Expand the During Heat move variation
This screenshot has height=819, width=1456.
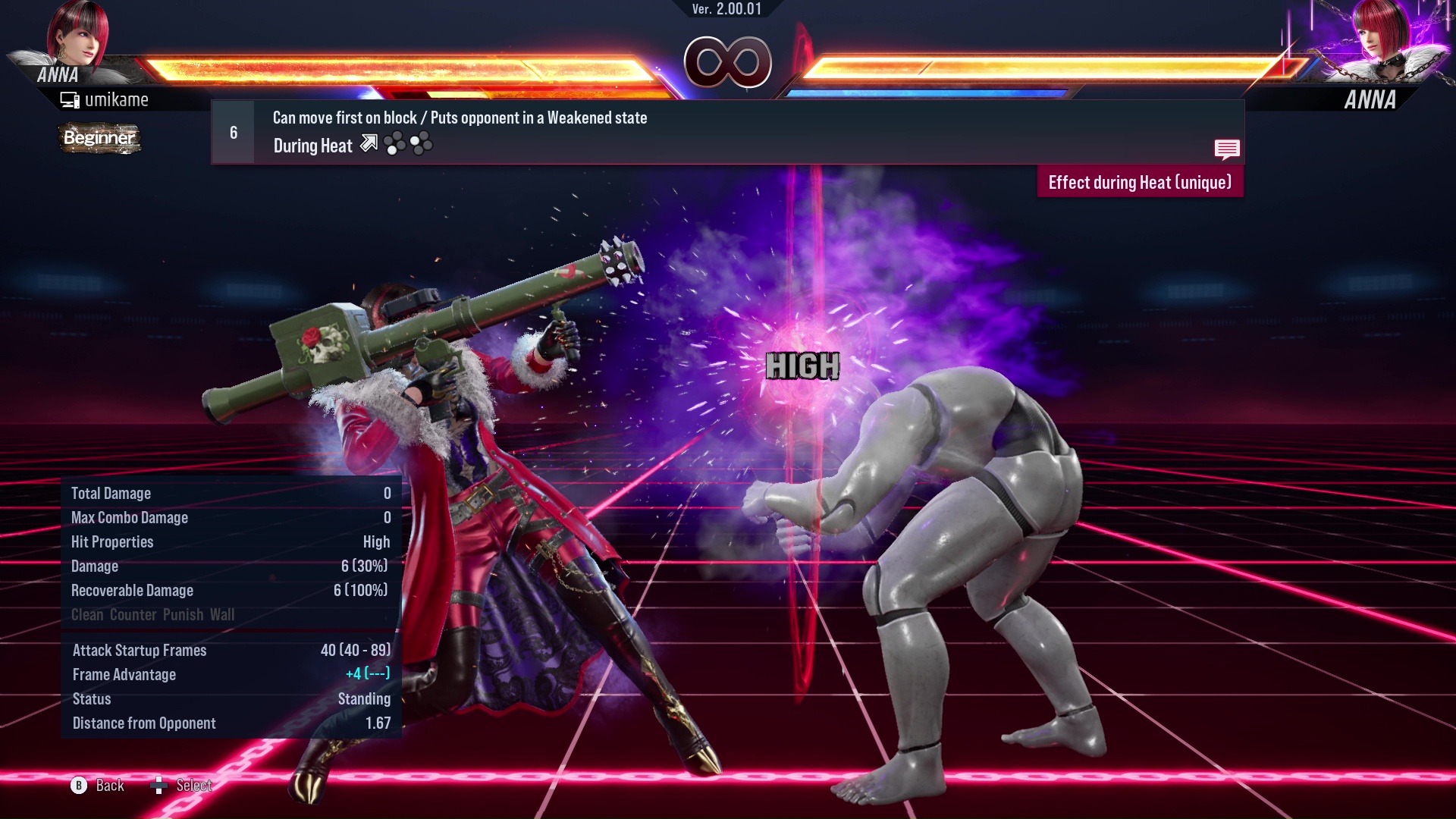[x=312, y=145]
